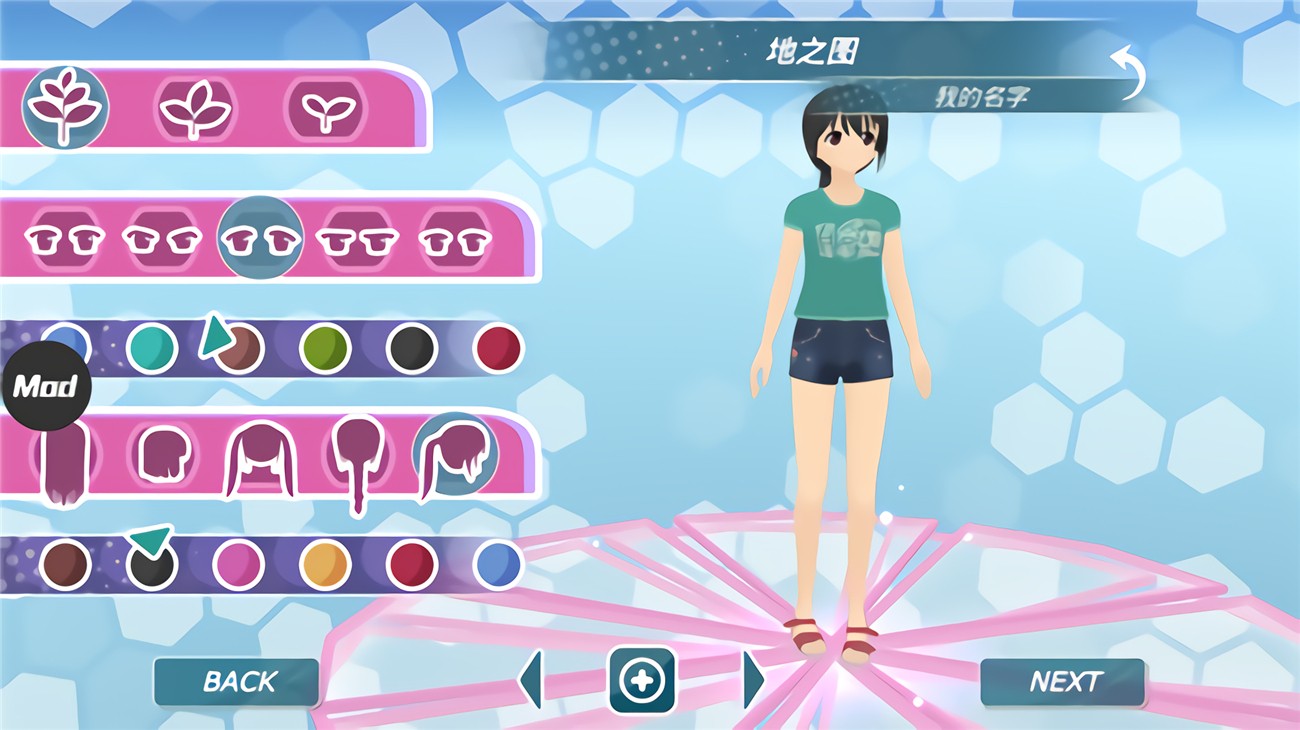Screen dimensions: 1300x730
Task: Choose the blue hair color swatch
Action: pos(498,565)
